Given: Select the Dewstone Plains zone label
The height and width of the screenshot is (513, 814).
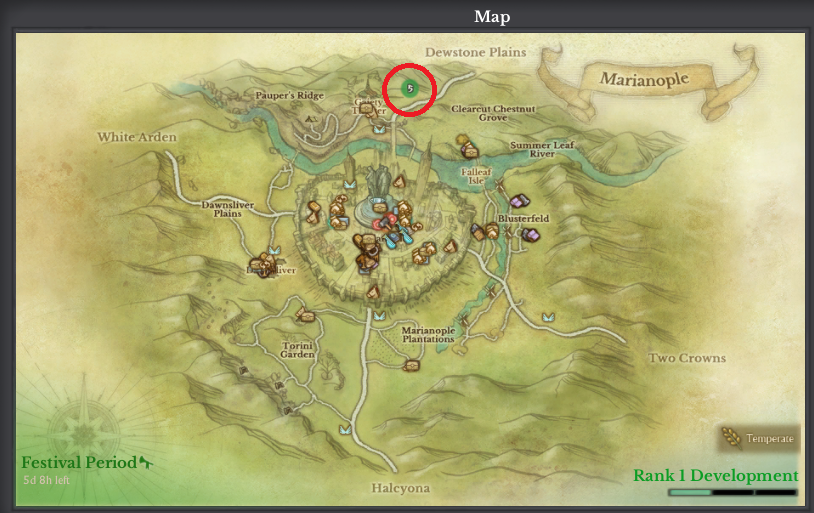Looking at the screenshot, I should tap(475, 52).
